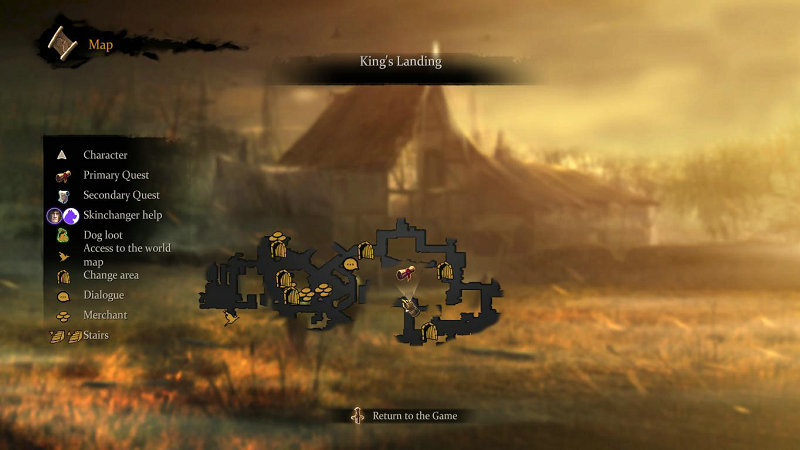
Task: Select the Dog loot legend entry
Action: (x=103, y=235)
